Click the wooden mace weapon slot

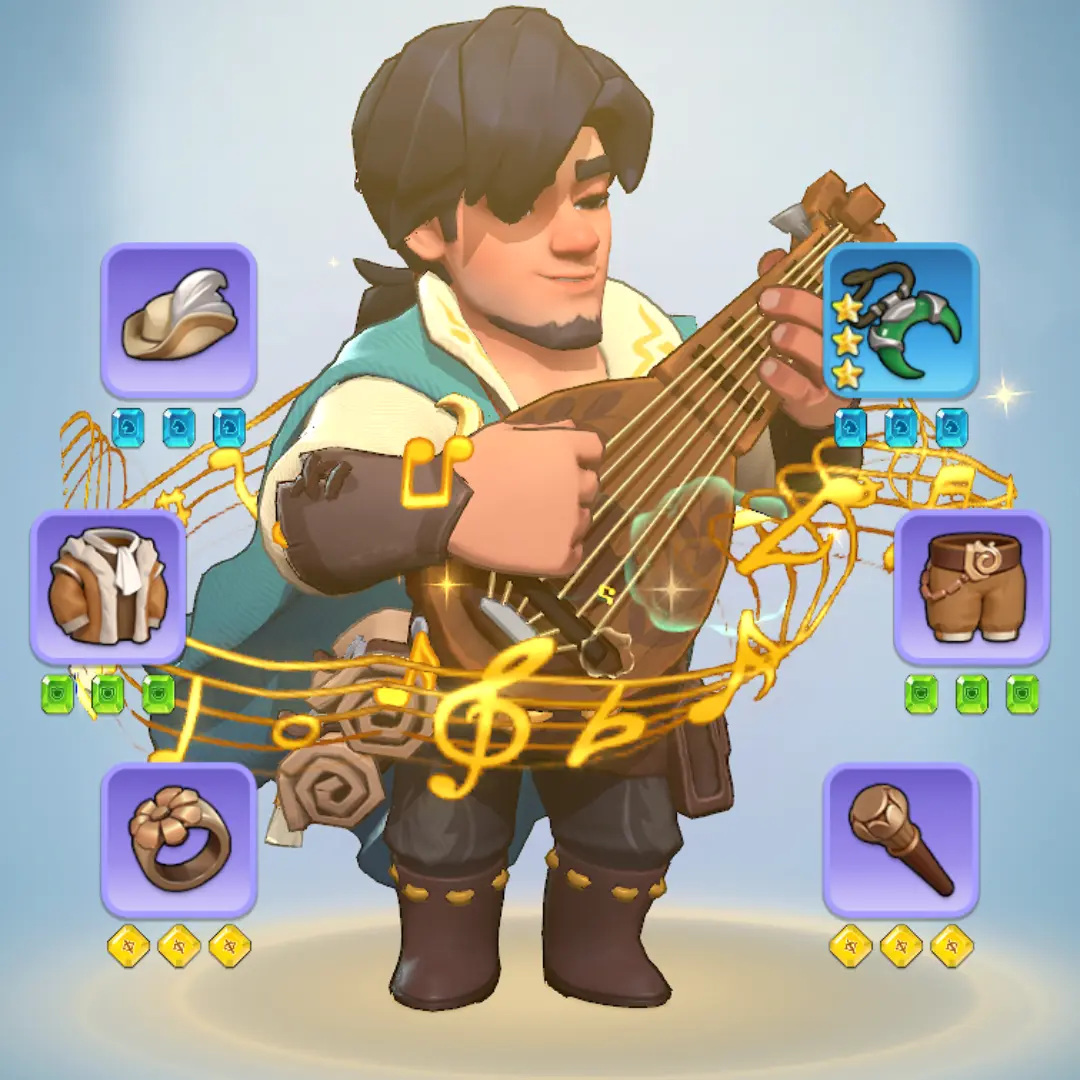[900, 840]
